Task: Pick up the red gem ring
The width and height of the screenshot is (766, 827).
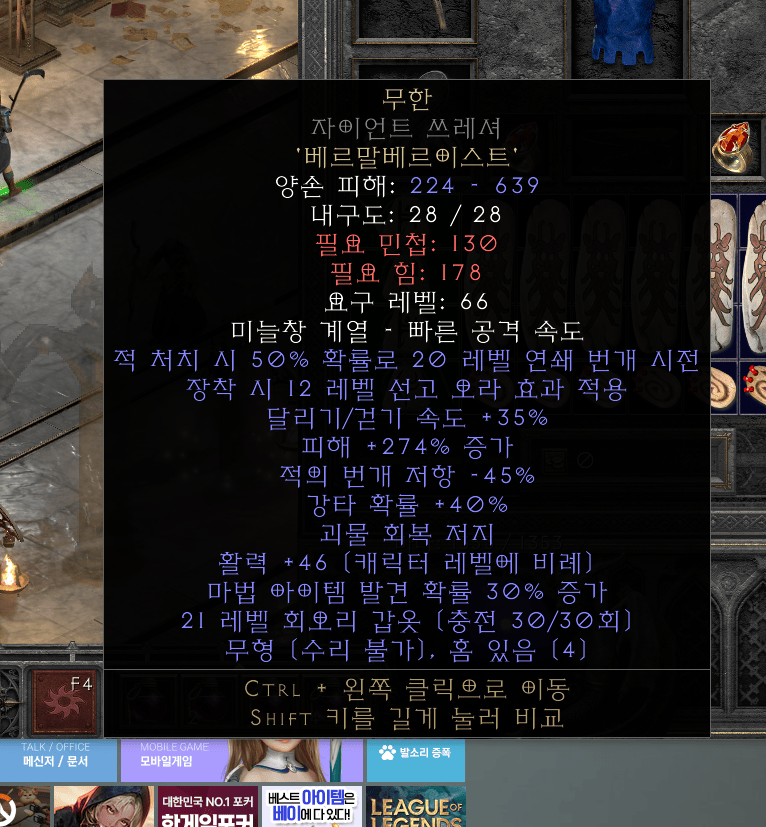Action: click(x=736, y=147)
